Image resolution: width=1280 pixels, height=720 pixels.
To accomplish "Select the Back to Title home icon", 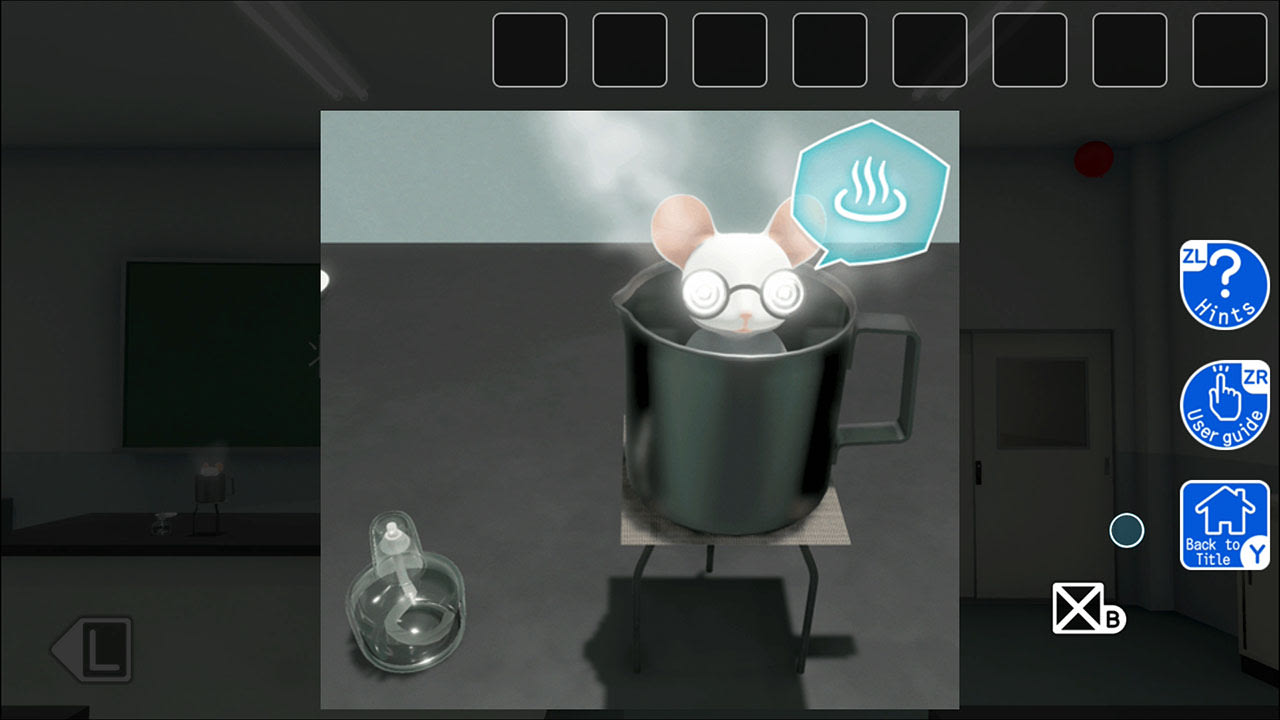I will [x=1224, y=520].
